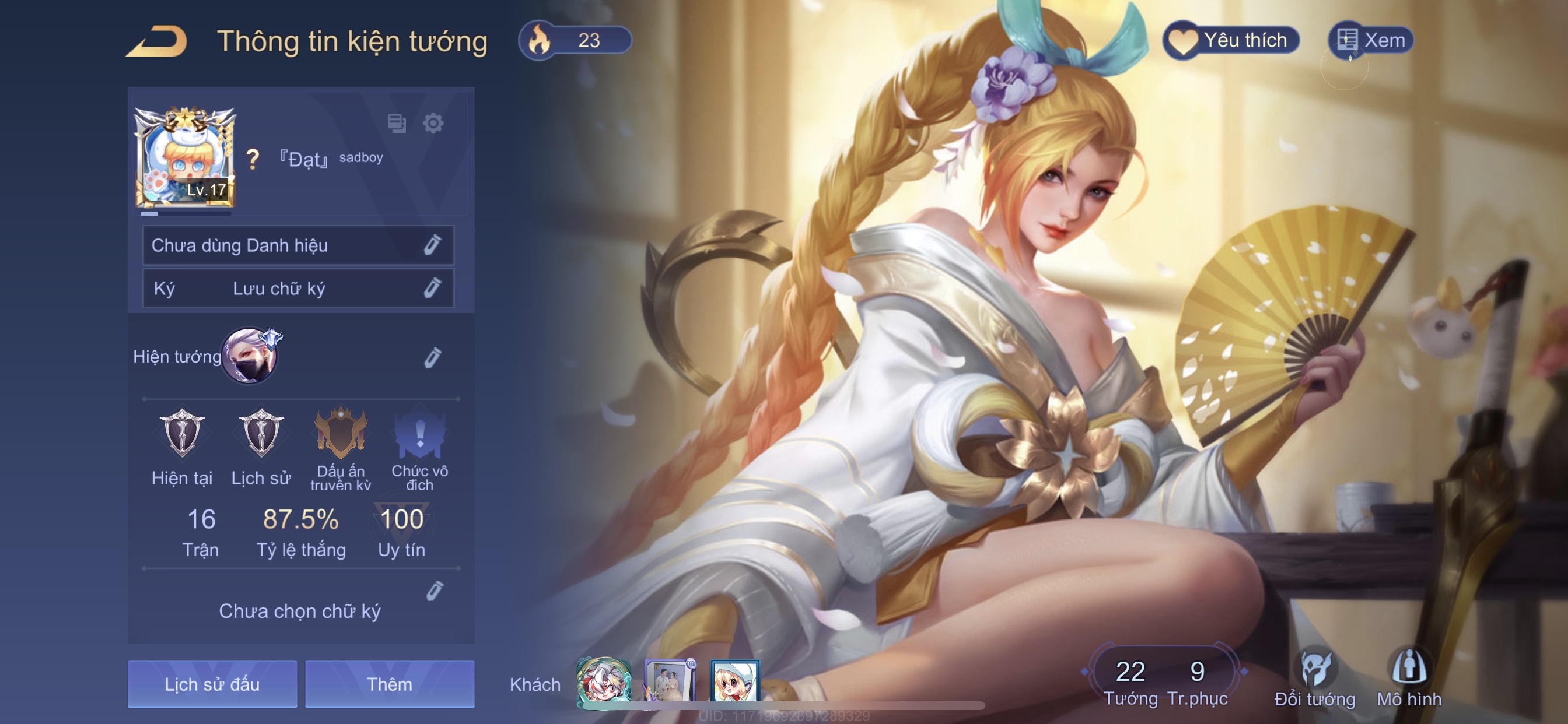The image size is (1568, 724).
Task: Edit the Chưa dùng Danh hiệu title
Action: coord(432,245)
